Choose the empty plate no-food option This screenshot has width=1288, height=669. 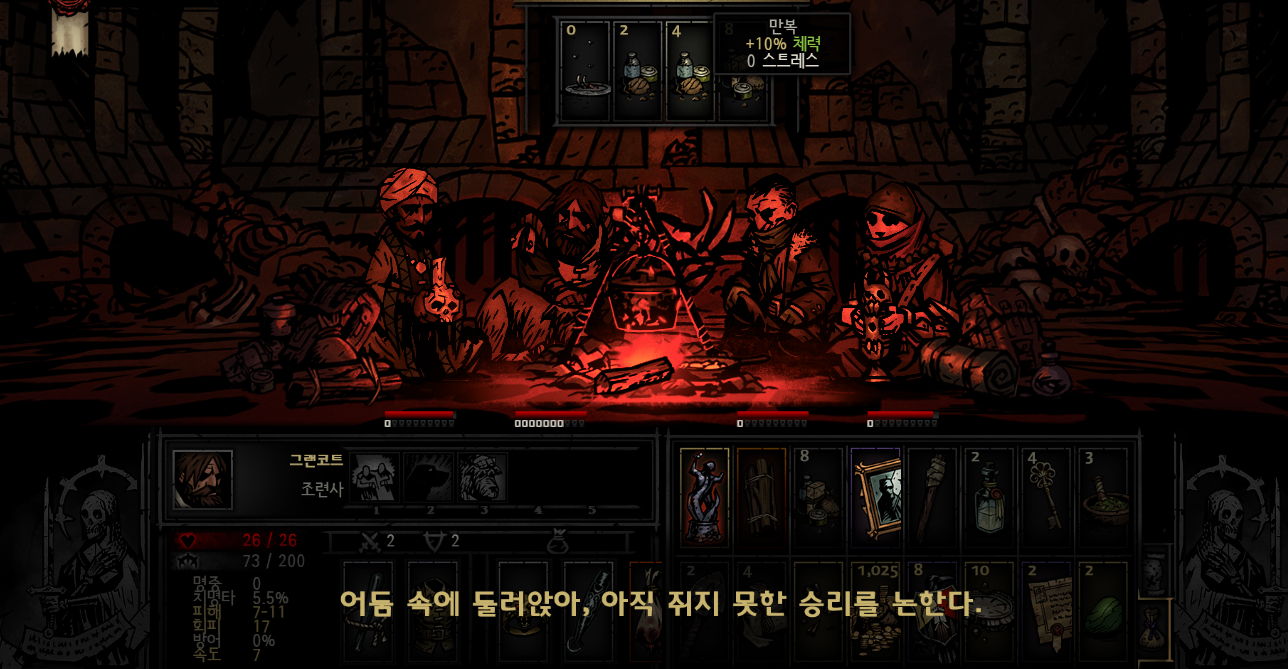(585, 72)
